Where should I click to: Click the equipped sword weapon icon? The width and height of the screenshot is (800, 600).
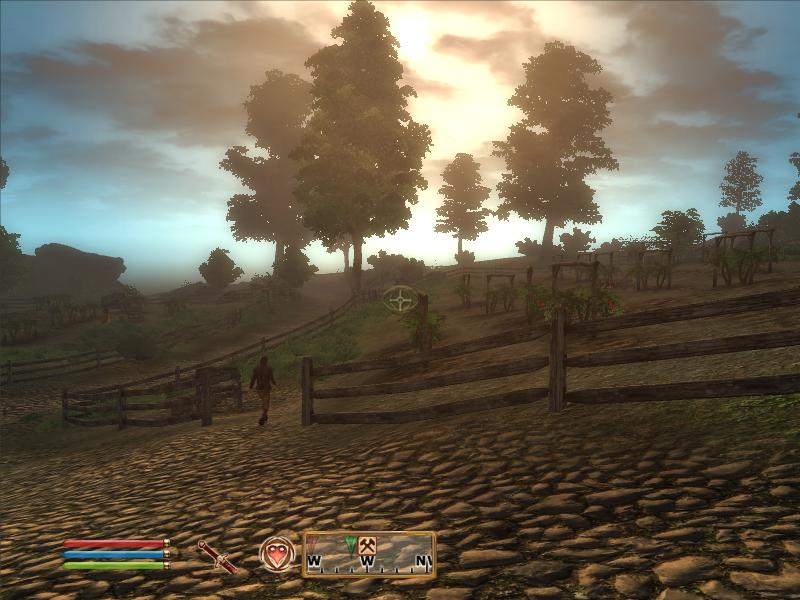(217, 555)
